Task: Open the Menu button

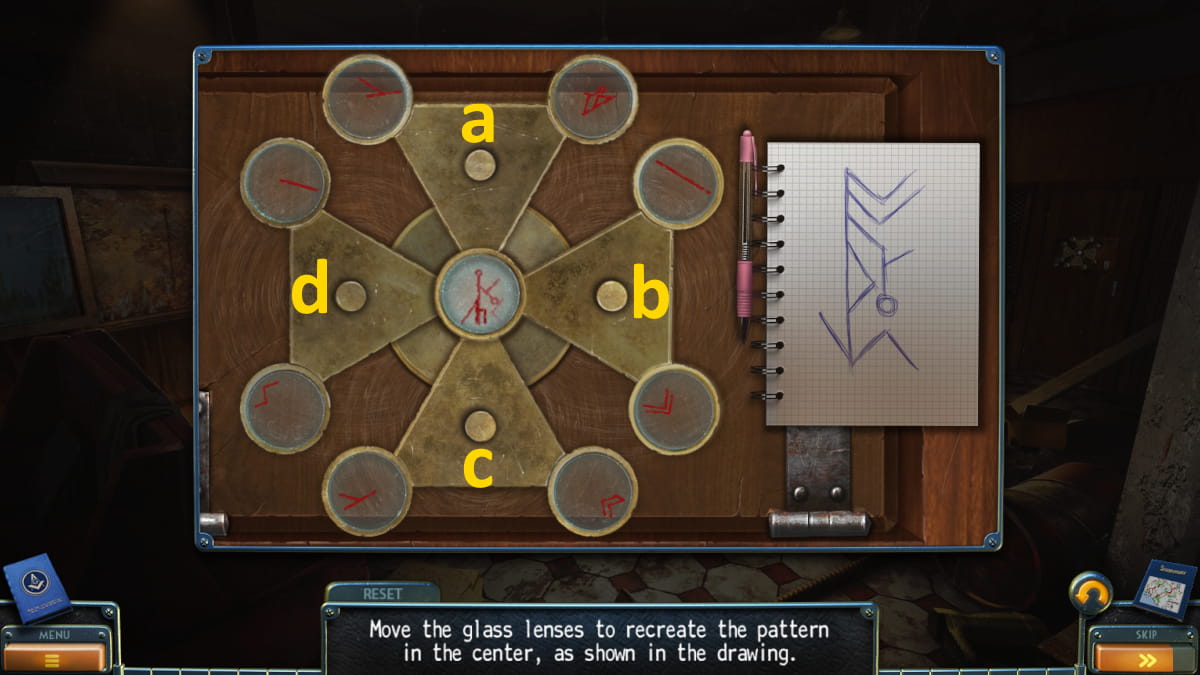Action: [x=53, y=654]
